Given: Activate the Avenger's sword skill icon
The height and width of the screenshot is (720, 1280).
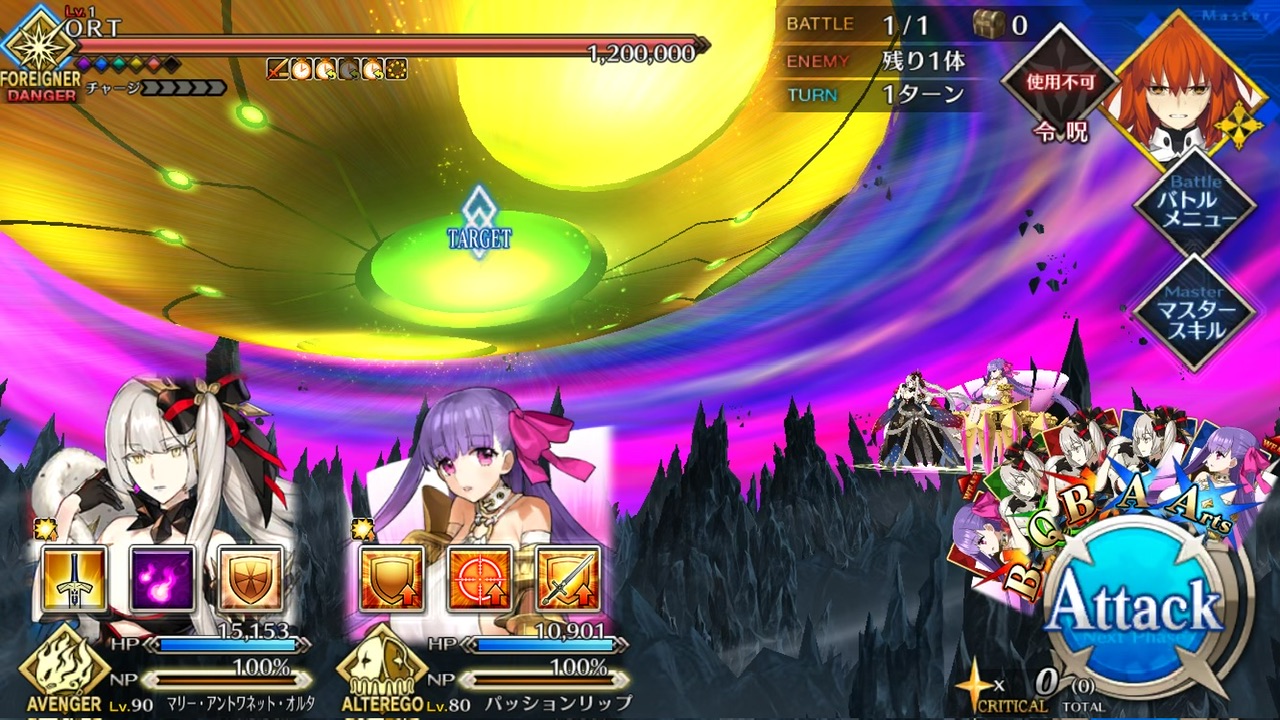Looking at the screenshot, I should (x=74, y=579).
